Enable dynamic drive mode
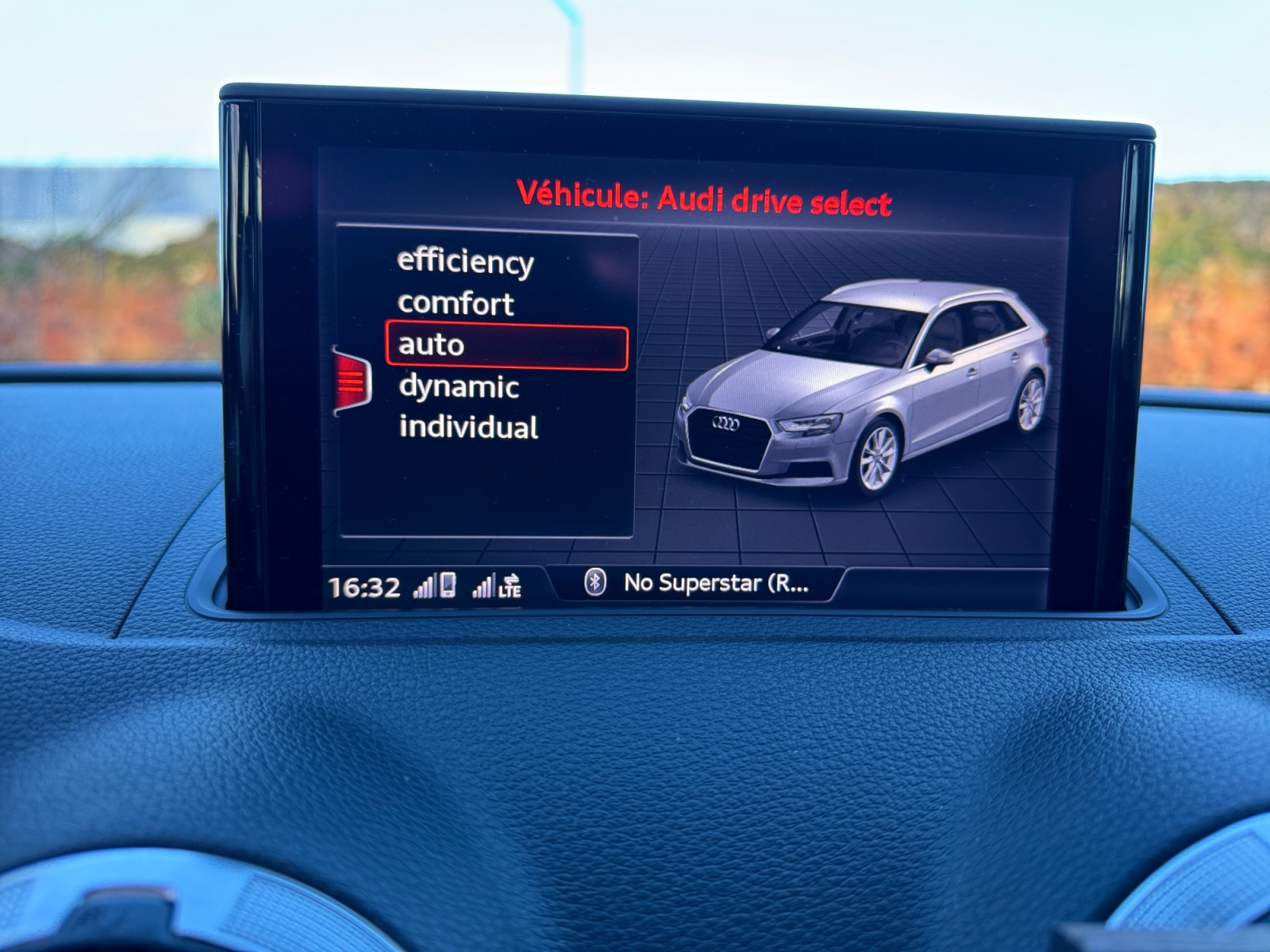This screenshot has height=952, width=1270. click(460, 386)
